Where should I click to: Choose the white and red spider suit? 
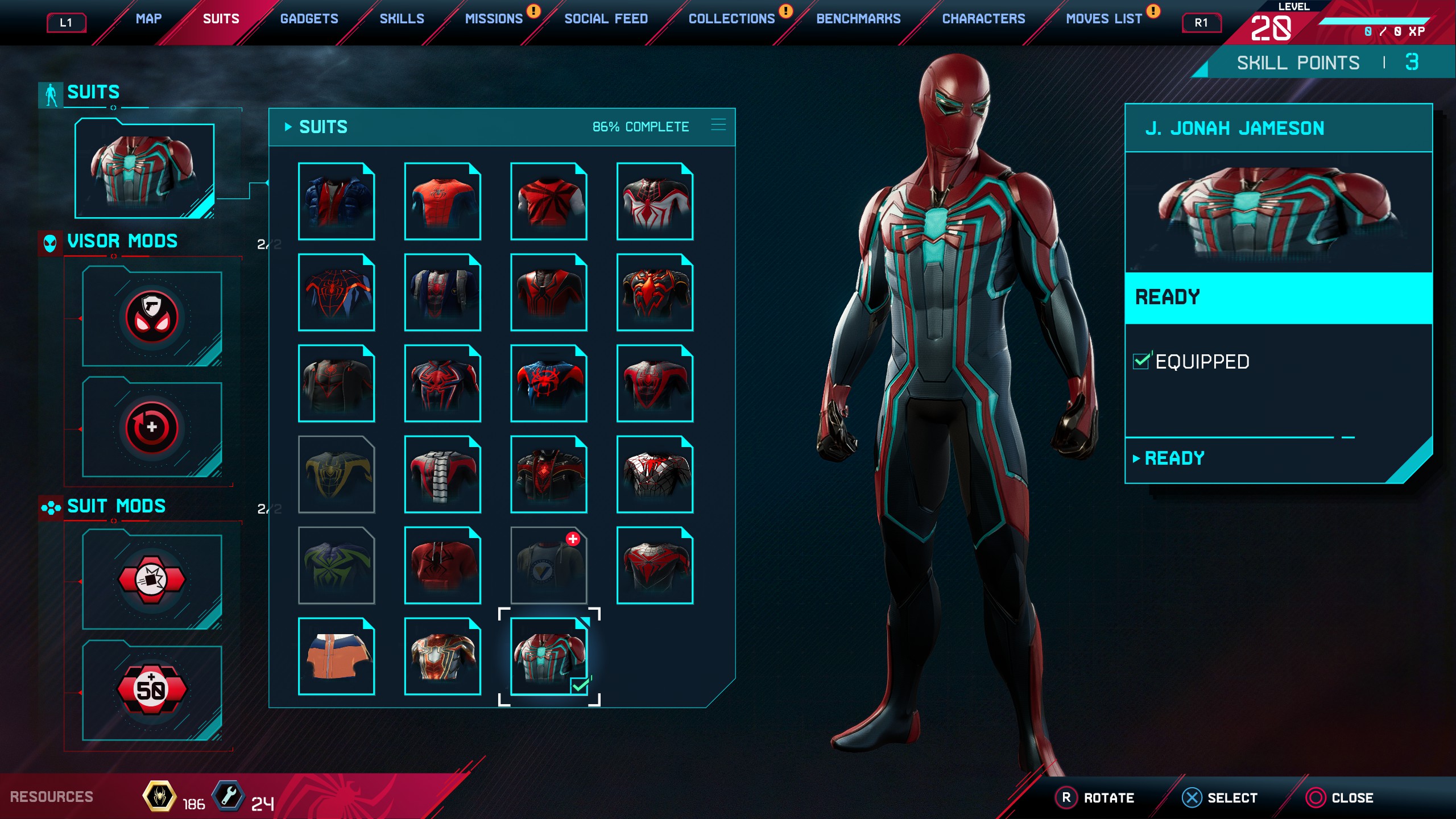pos(655,201)
